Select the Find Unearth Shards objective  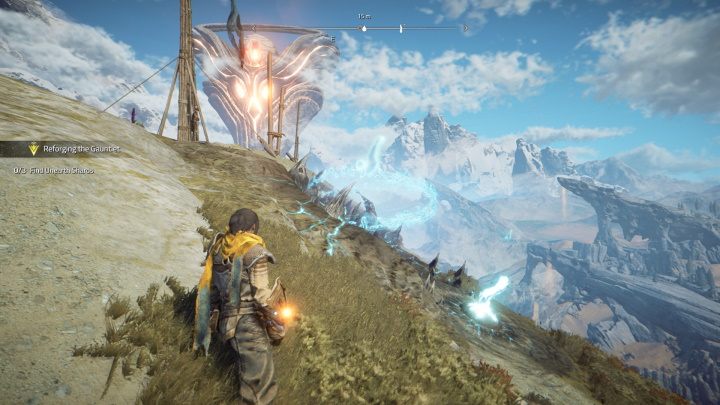pyautogui.click(x=61, y=171)
